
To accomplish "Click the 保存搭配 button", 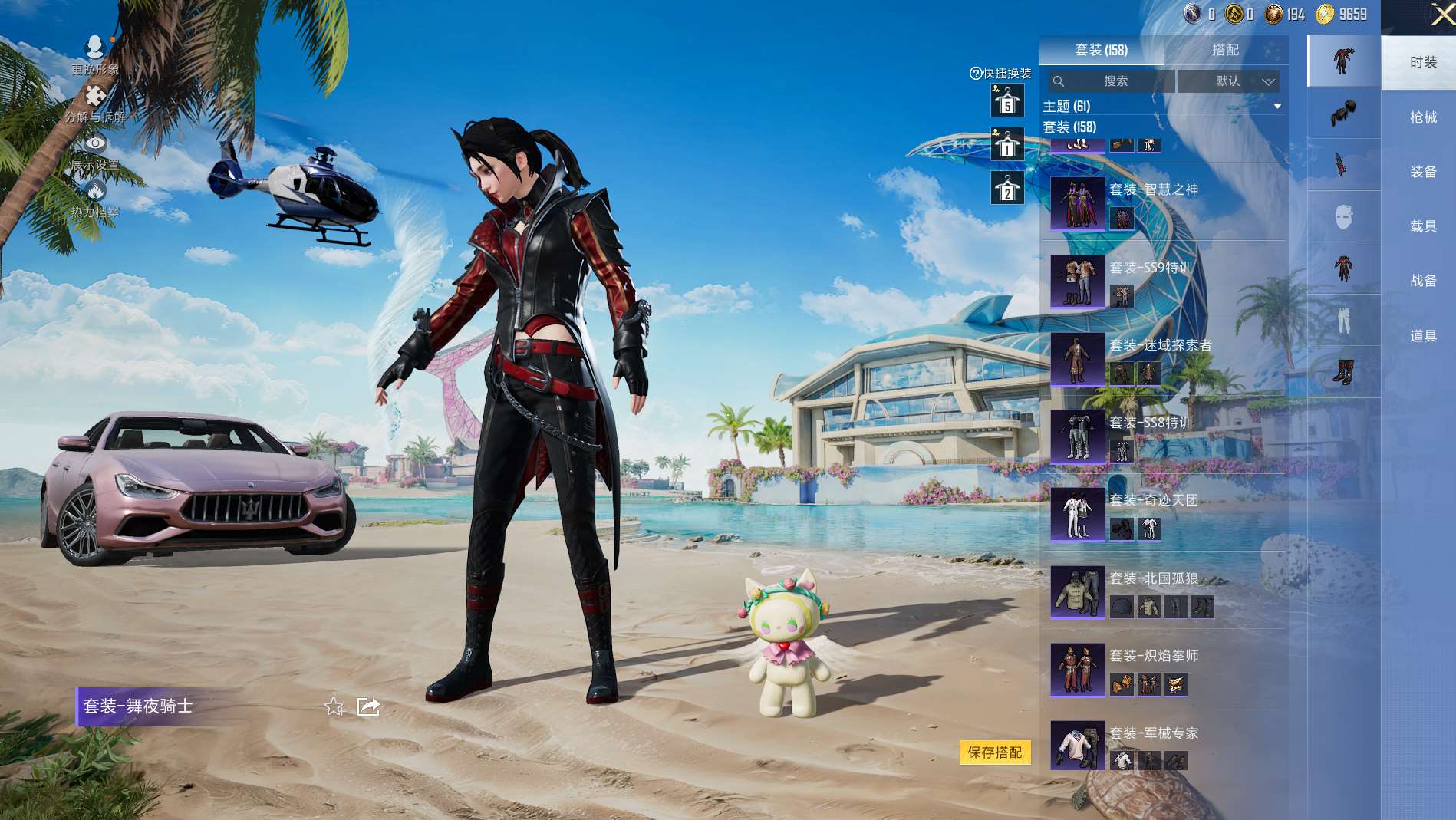I will click(994, 752).
